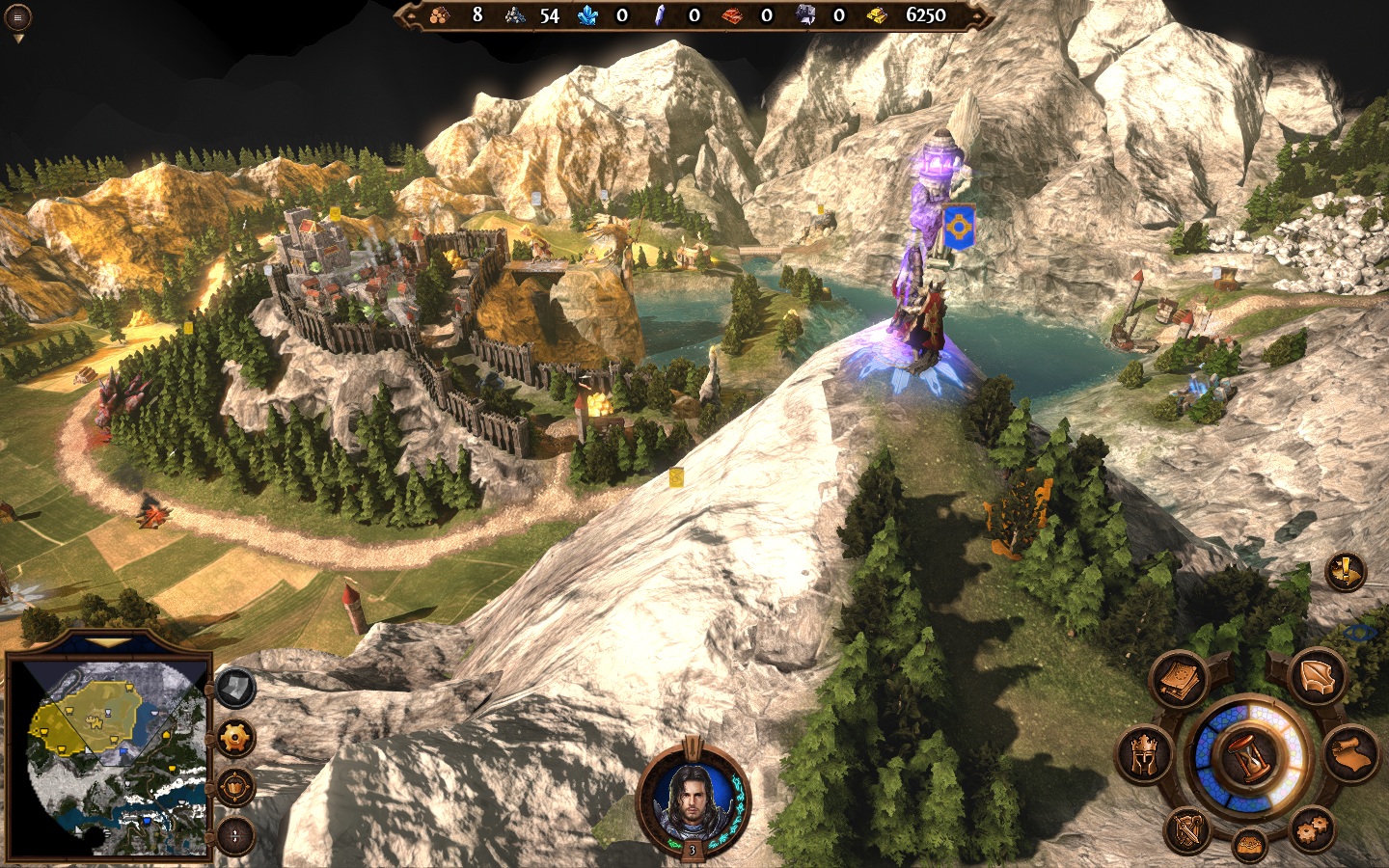The height and width of the screenshot is (868, 1389).
Task: Collapse the minimap with the gold arrow
Action: 109,642
